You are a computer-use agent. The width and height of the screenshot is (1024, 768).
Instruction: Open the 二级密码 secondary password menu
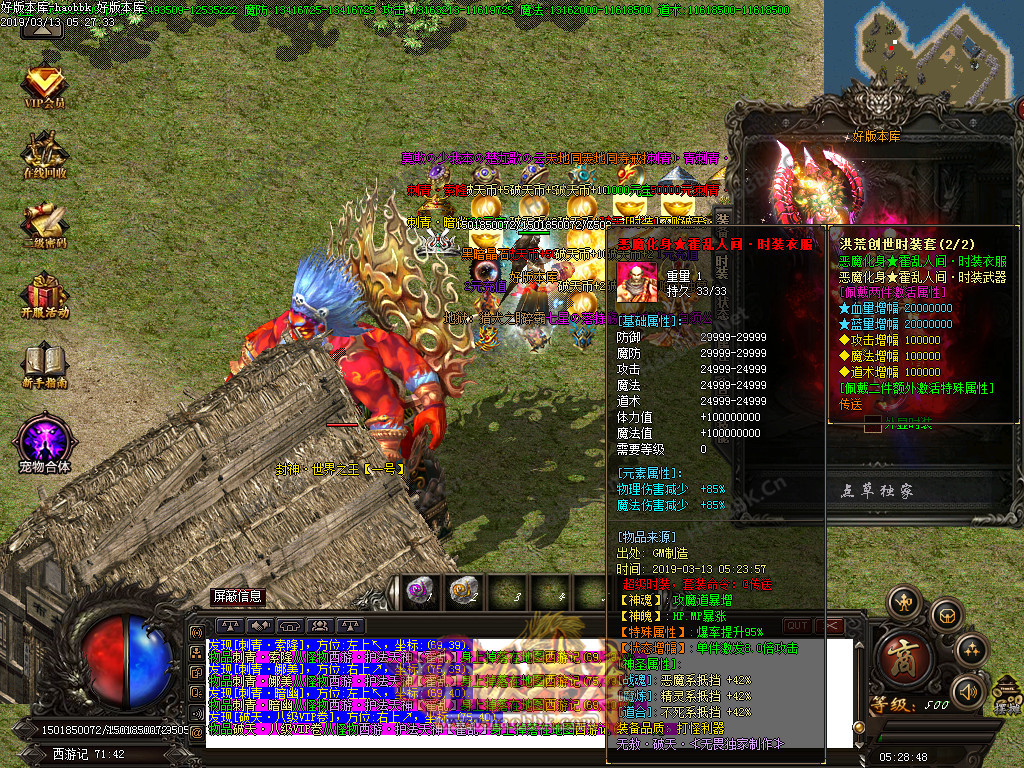click(44, 226)
